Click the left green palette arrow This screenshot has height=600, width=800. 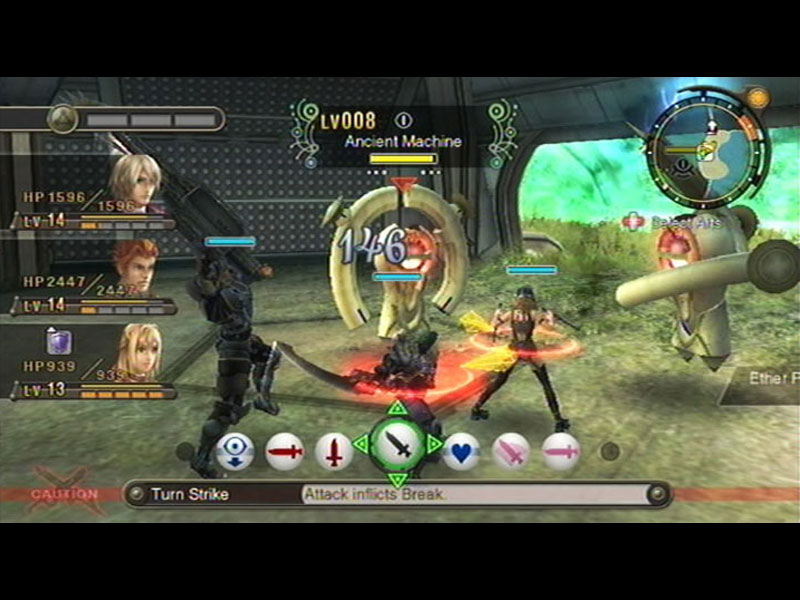359,443
